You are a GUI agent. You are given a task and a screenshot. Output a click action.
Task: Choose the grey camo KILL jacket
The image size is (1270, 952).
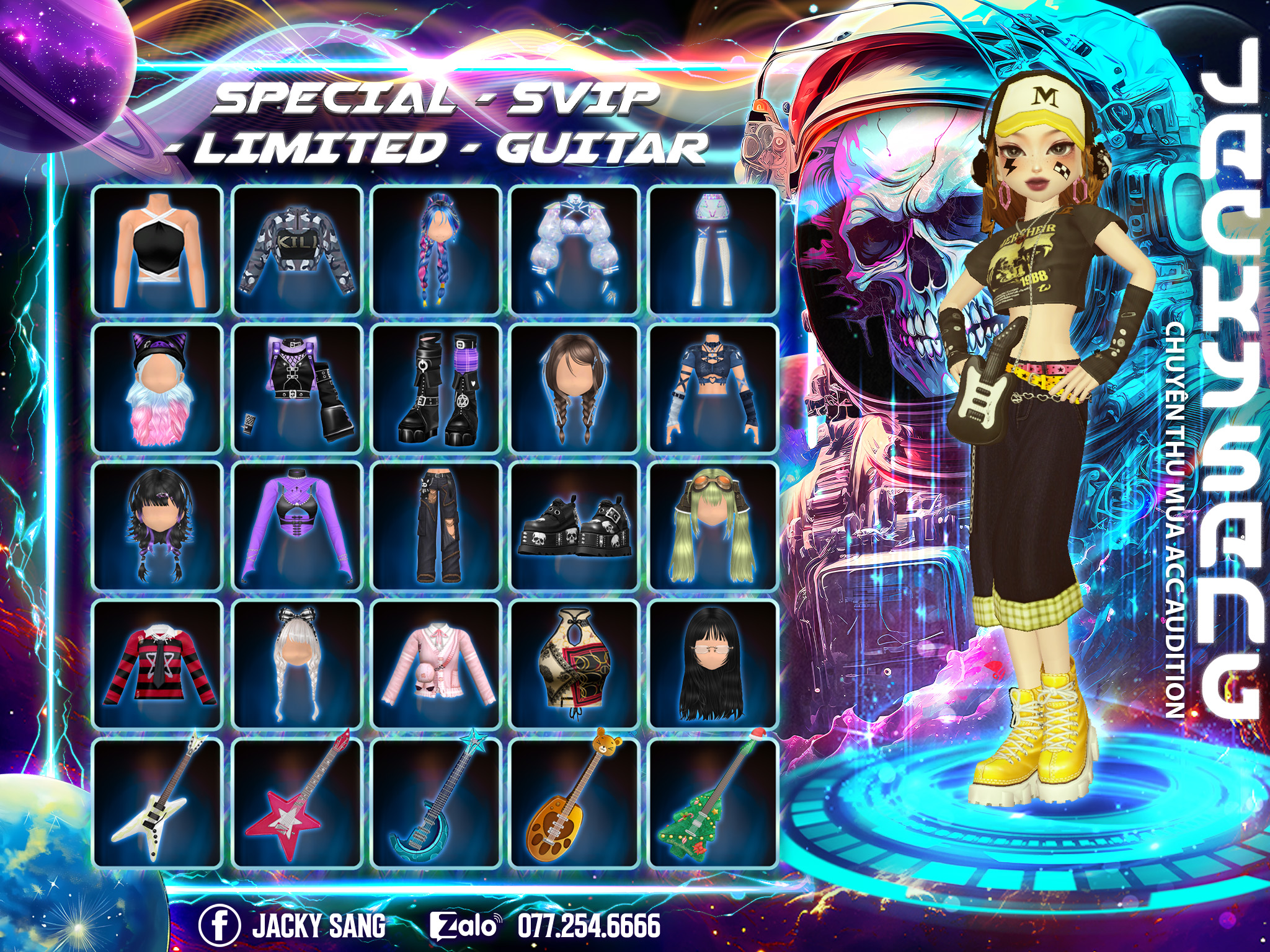tap(297, 250)
